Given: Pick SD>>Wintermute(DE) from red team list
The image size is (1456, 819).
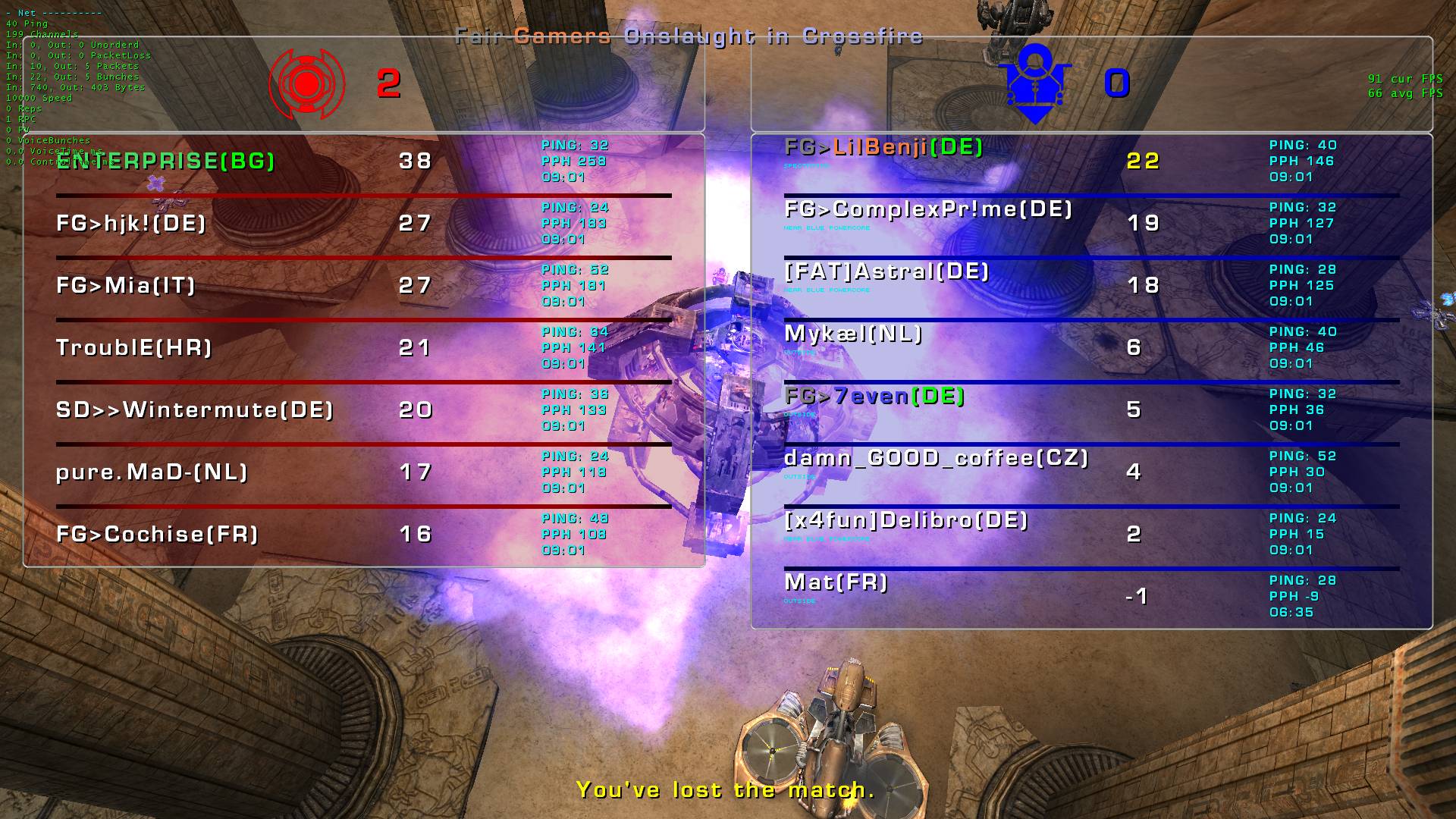Looking at the screenshot, I should click(195, 409).
